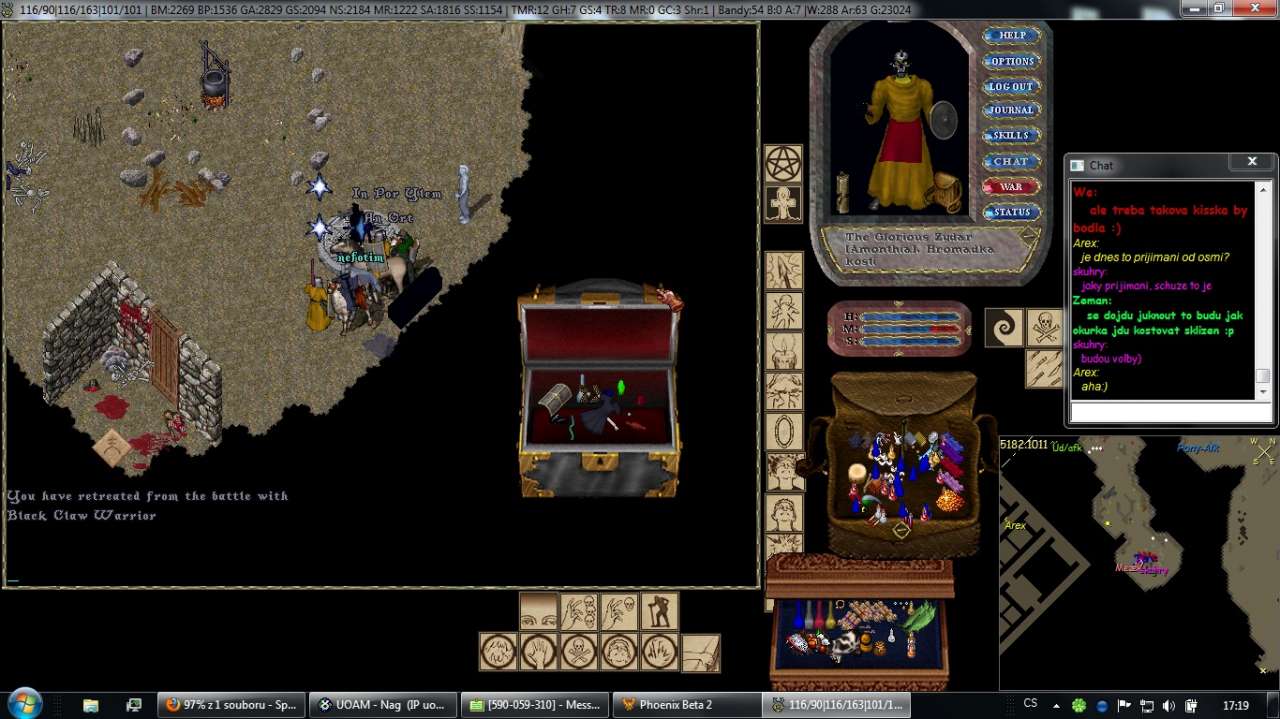The image size is (1280, 719).
Task: Click the pentagram spell icon
Action: pyautogui.click(x=783, y=164)
